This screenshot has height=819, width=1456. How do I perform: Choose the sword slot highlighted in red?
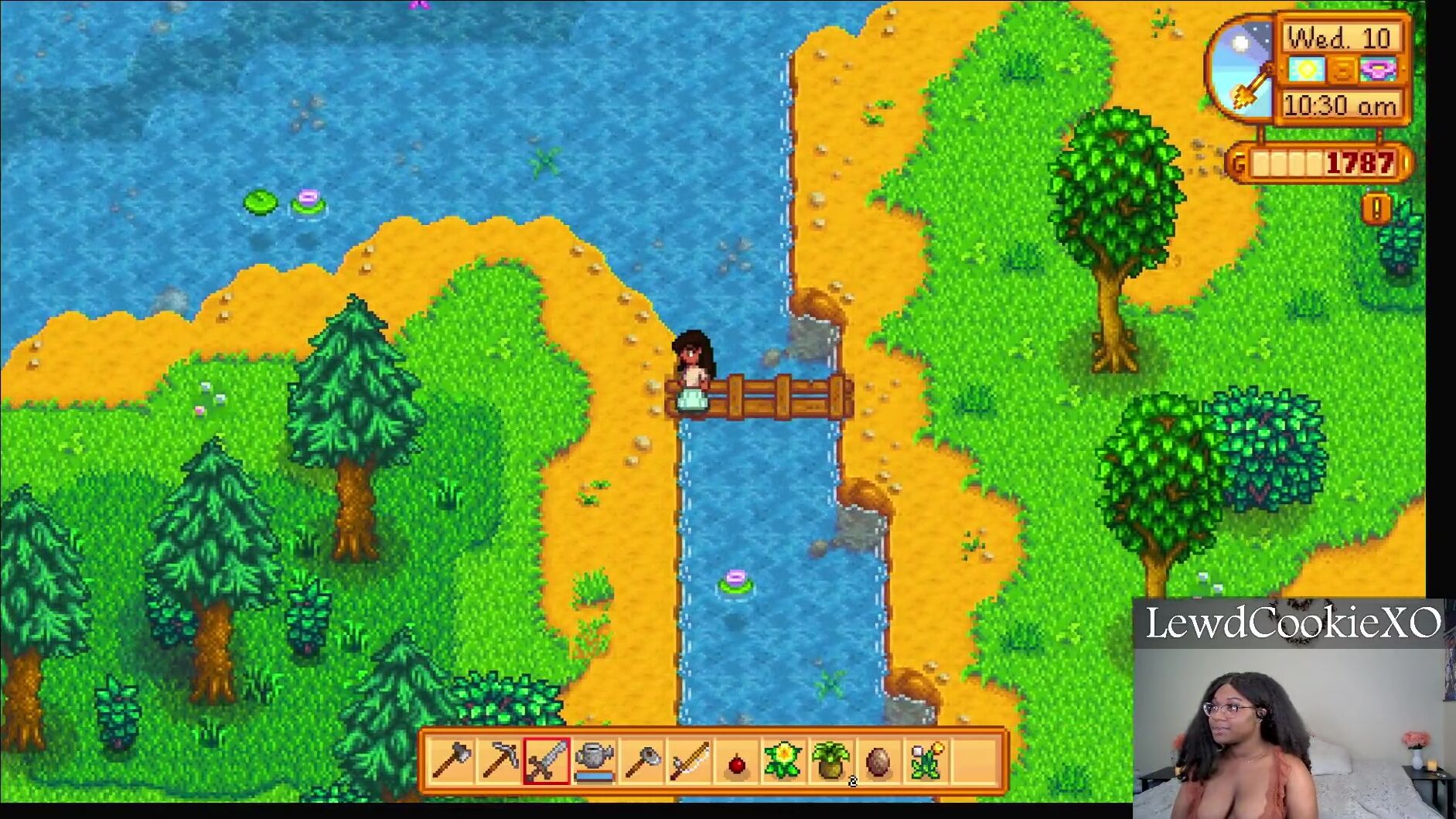point(547,760)
